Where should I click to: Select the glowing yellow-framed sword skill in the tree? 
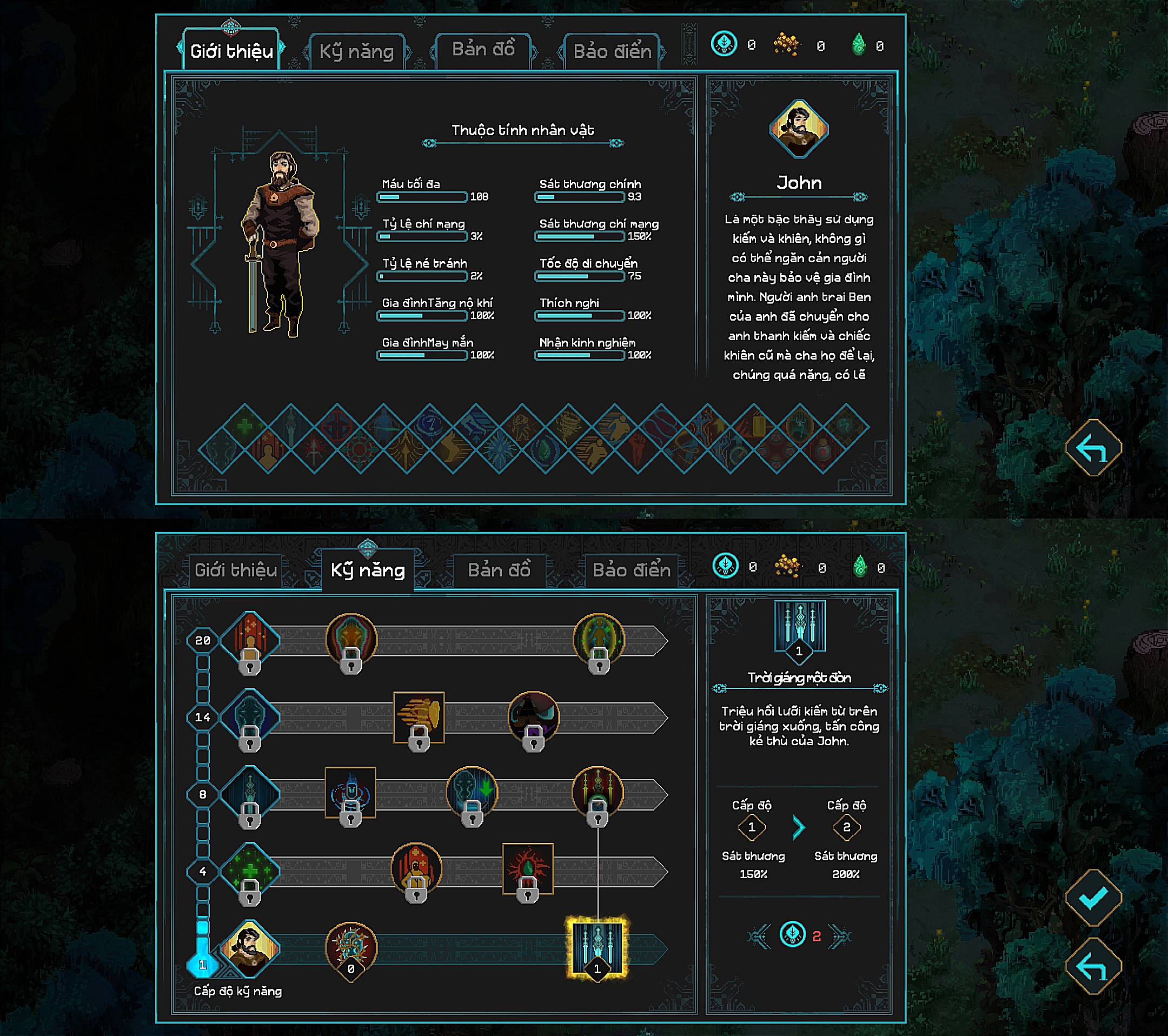[x=596, y=947]
